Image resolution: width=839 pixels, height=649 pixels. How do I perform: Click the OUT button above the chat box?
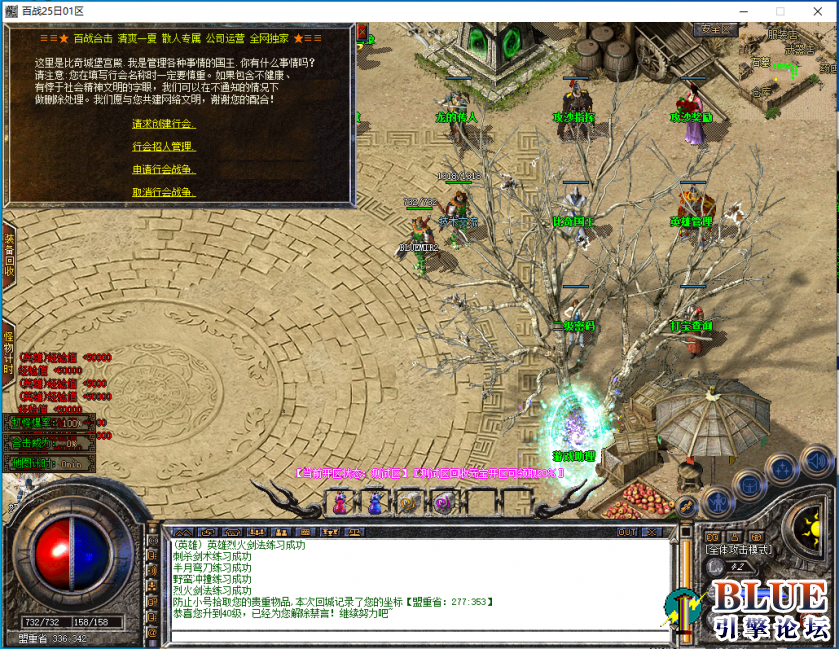[627, 532]
